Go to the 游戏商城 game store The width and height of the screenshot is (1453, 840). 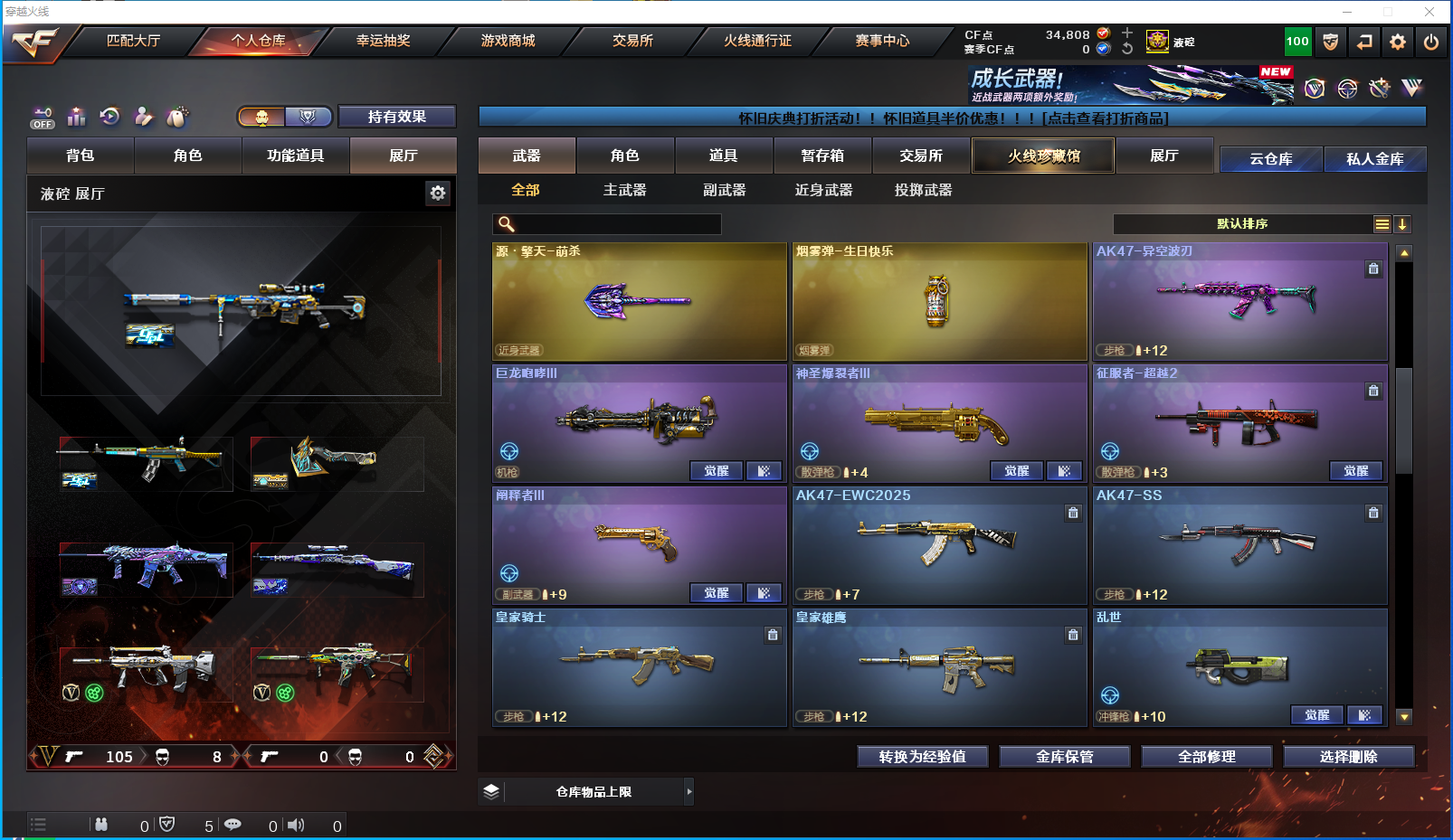coord(508,41)
